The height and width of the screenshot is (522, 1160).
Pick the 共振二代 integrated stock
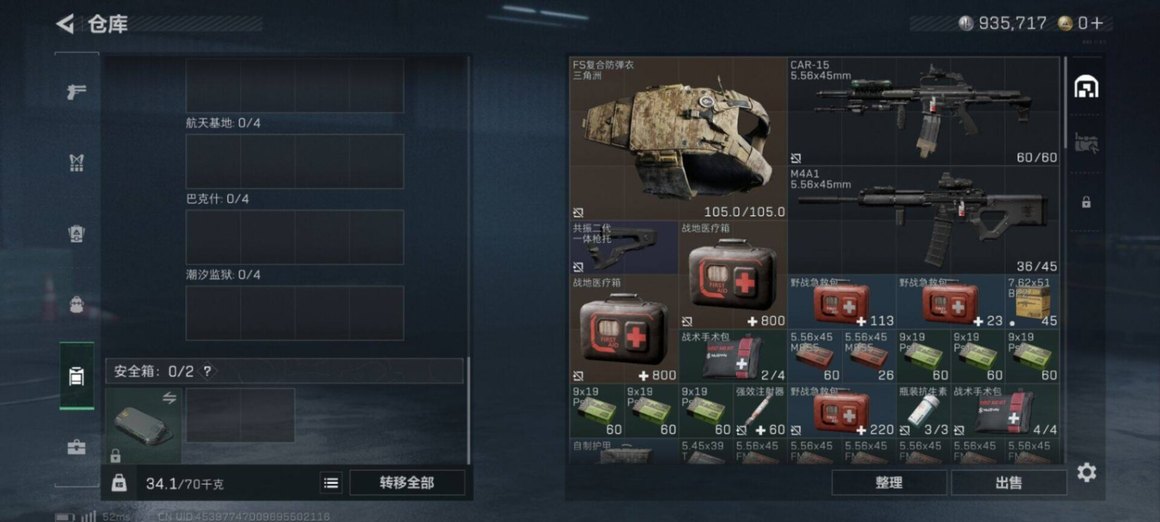pyautogui.click(x=623, y=248)
